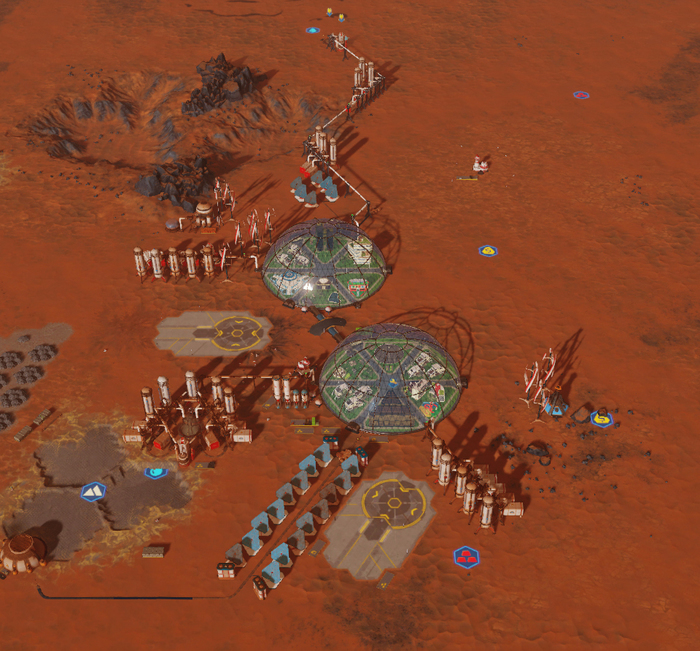Click the blue water deposit hexagon marker

[155, 473]
